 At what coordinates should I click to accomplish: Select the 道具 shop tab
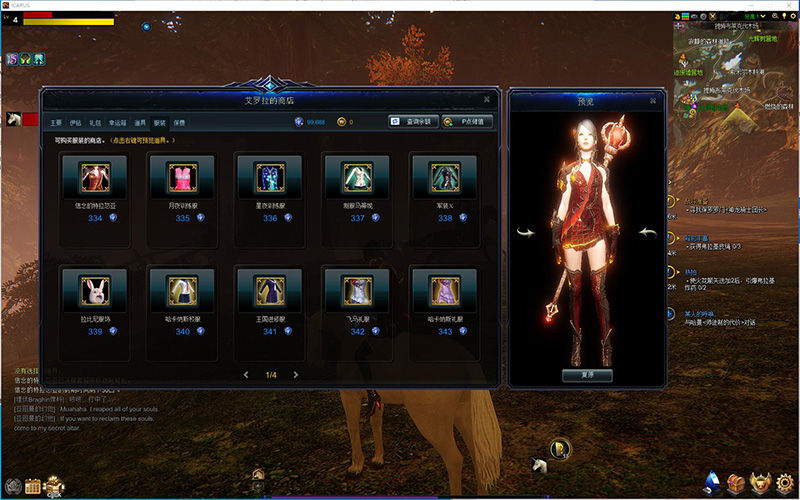point(140,122)
